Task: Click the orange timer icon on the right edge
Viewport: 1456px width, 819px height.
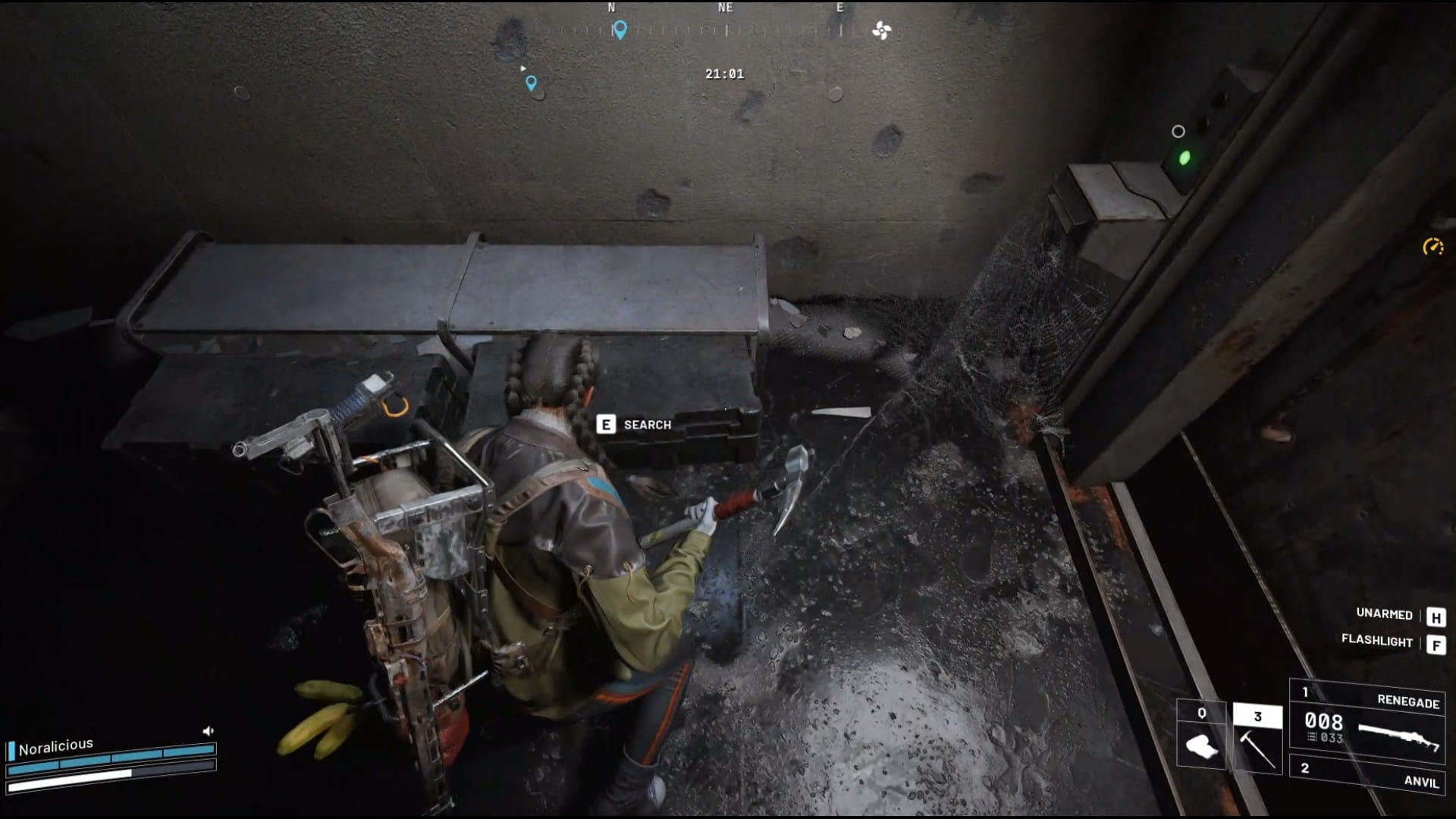Action: pos(1432,246)
